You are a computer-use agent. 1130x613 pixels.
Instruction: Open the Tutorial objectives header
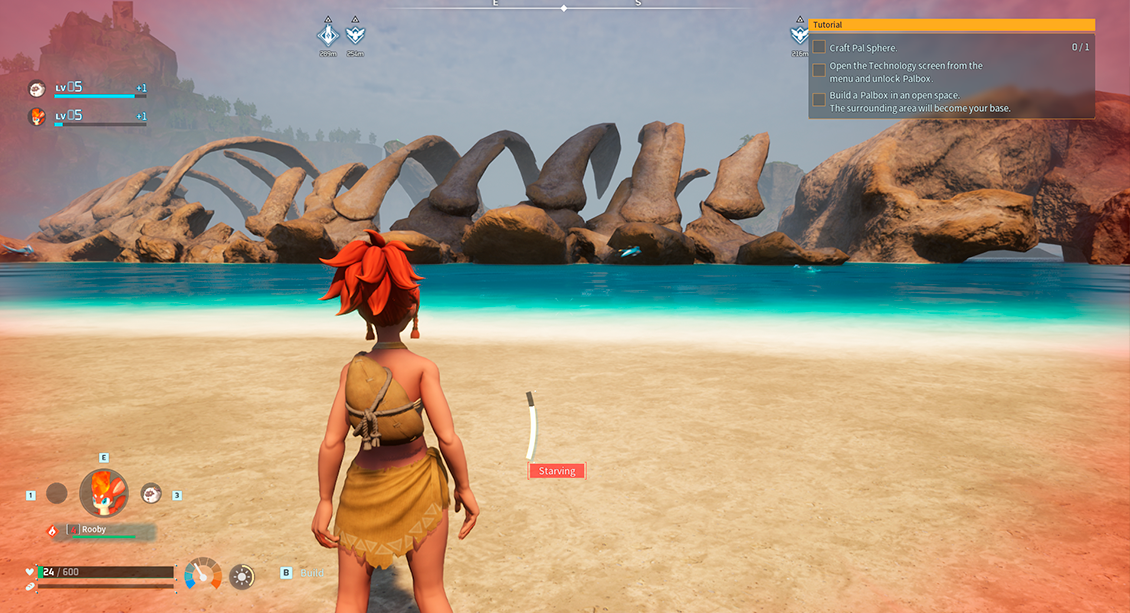951,25
